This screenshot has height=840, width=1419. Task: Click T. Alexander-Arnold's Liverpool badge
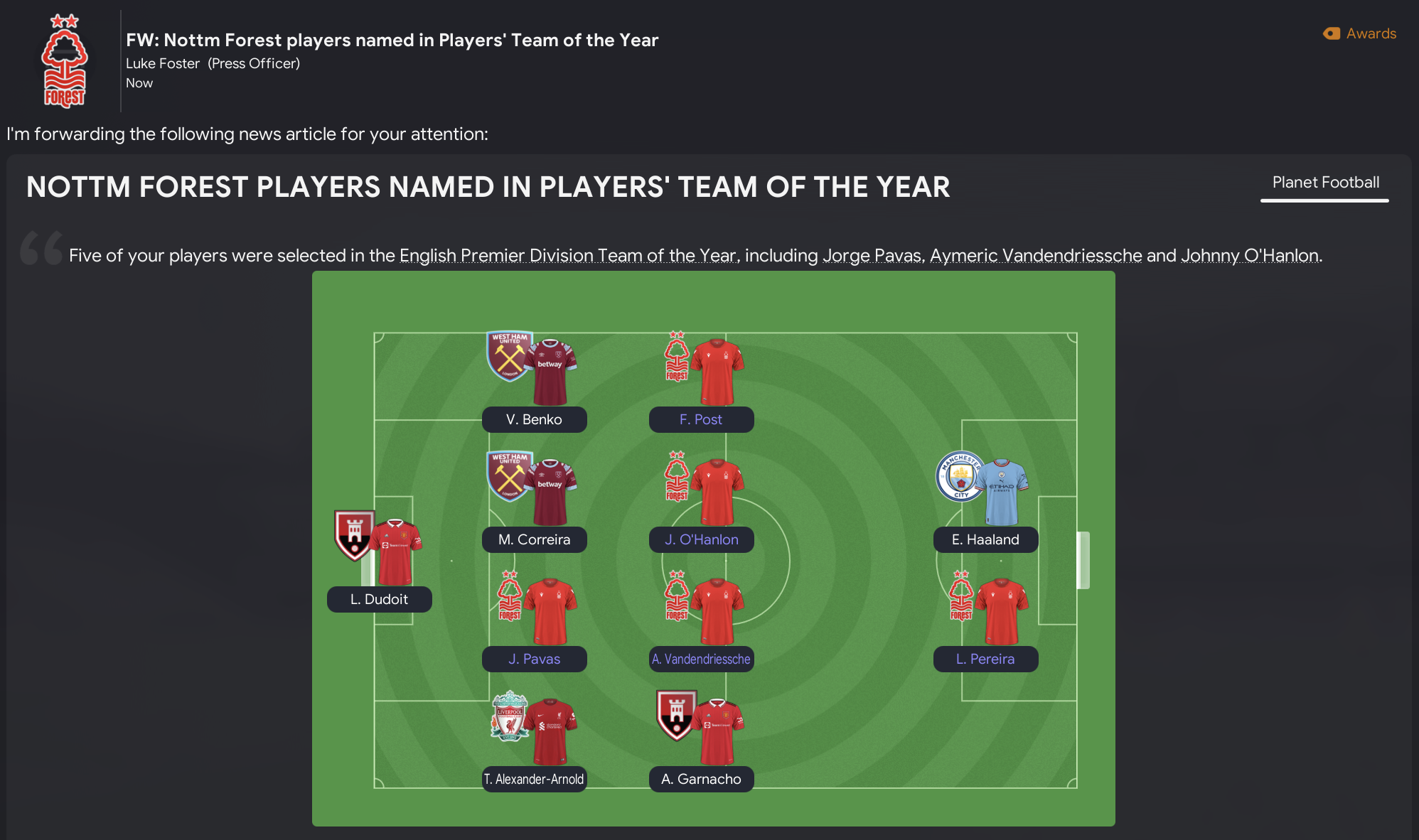pyautogui.click(x=509, y=716)
